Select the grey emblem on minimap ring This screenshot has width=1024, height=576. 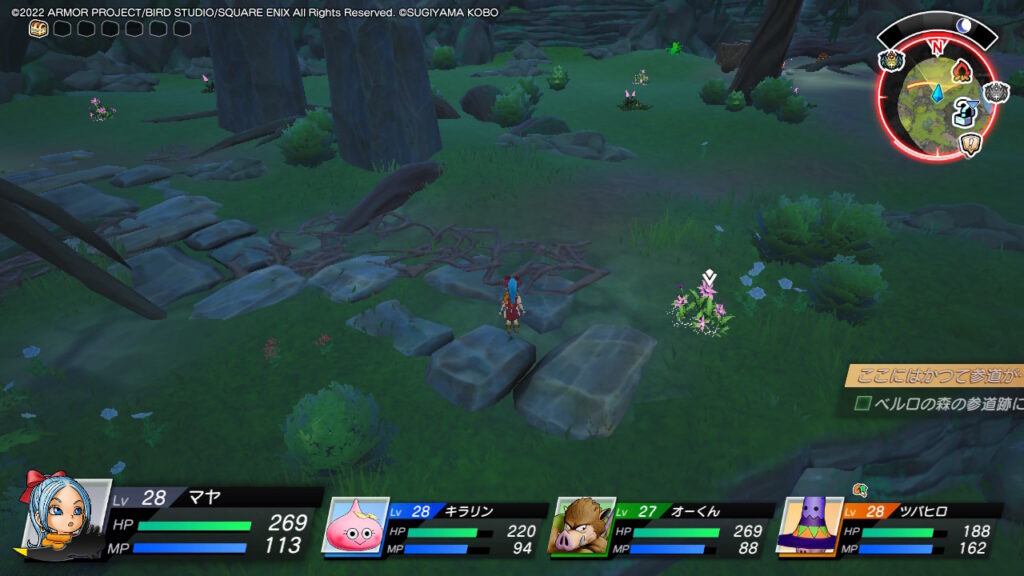pos(997,93)
